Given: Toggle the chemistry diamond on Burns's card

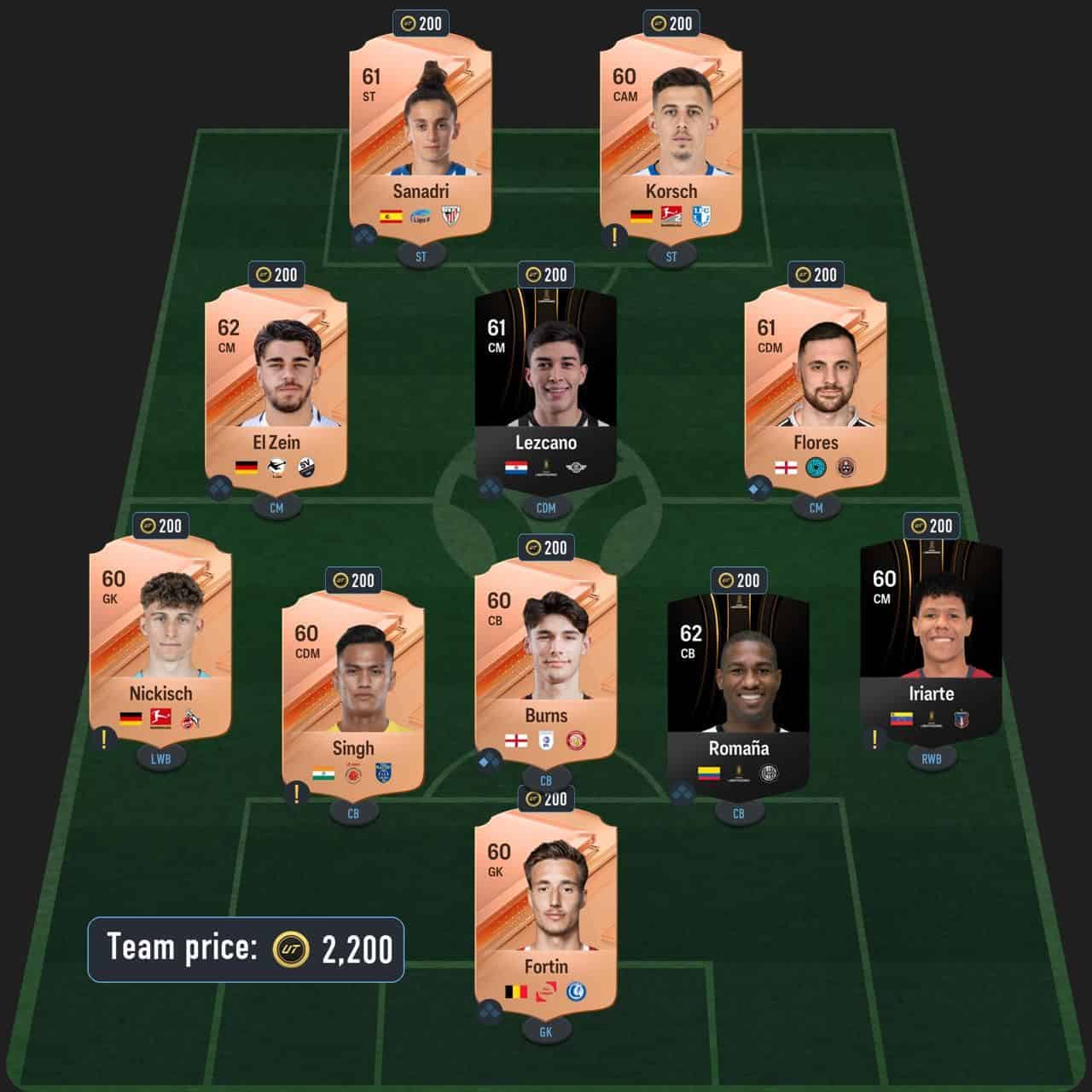Looking at the screenshot, I should [489, 760].
